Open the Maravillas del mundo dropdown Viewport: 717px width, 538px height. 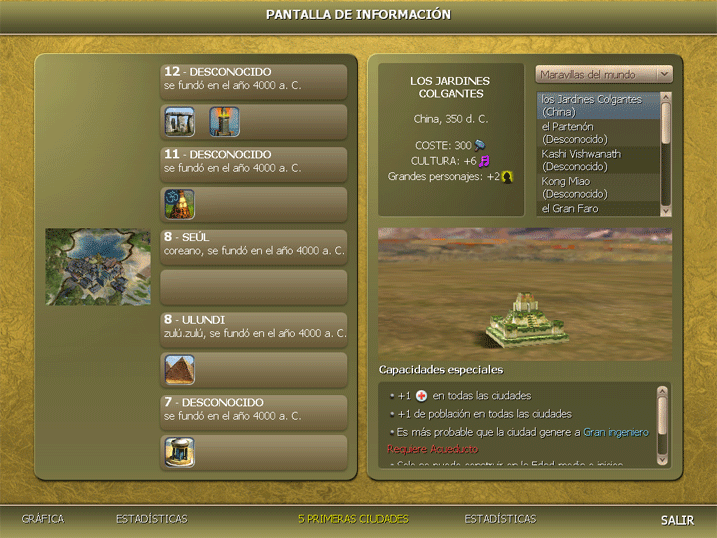tap(604, 74)
